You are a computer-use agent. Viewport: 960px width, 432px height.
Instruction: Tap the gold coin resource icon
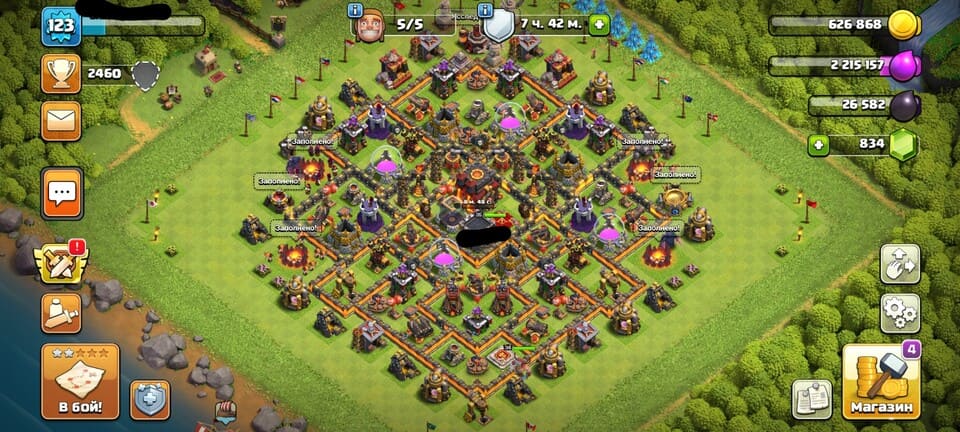tap(904, 24)
